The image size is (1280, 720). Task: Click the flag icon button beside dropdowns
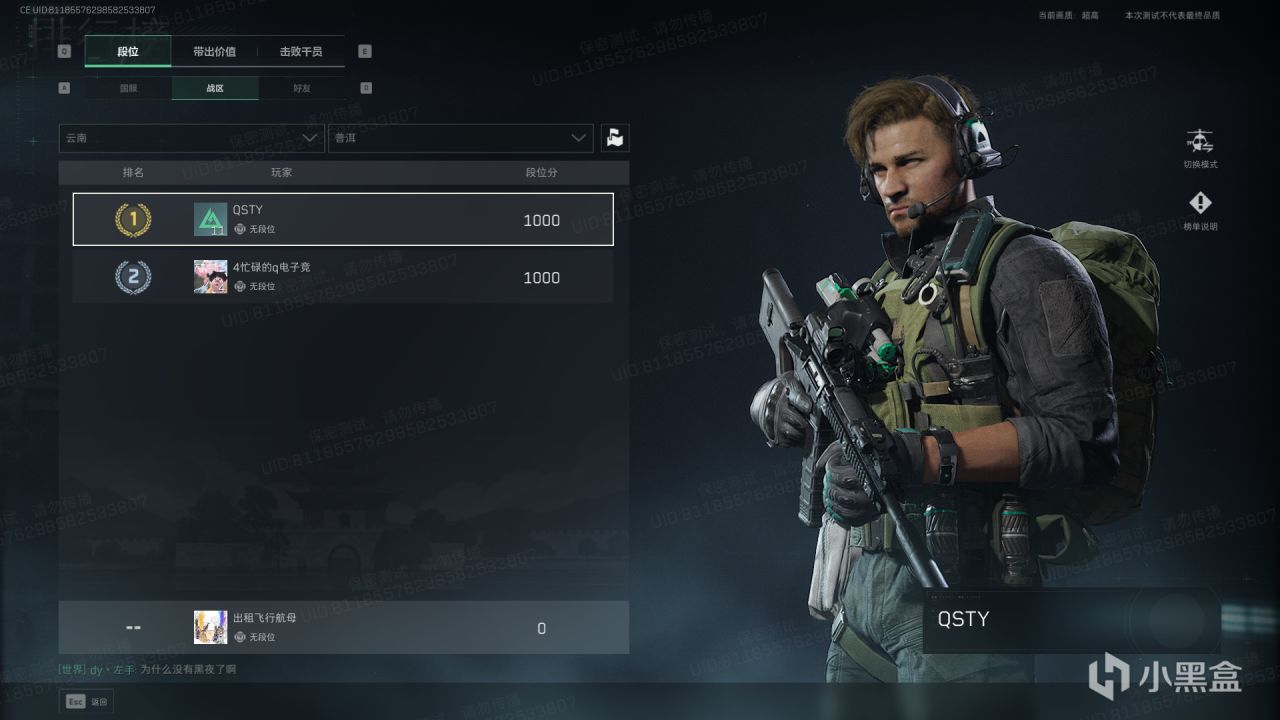point(615,138)
